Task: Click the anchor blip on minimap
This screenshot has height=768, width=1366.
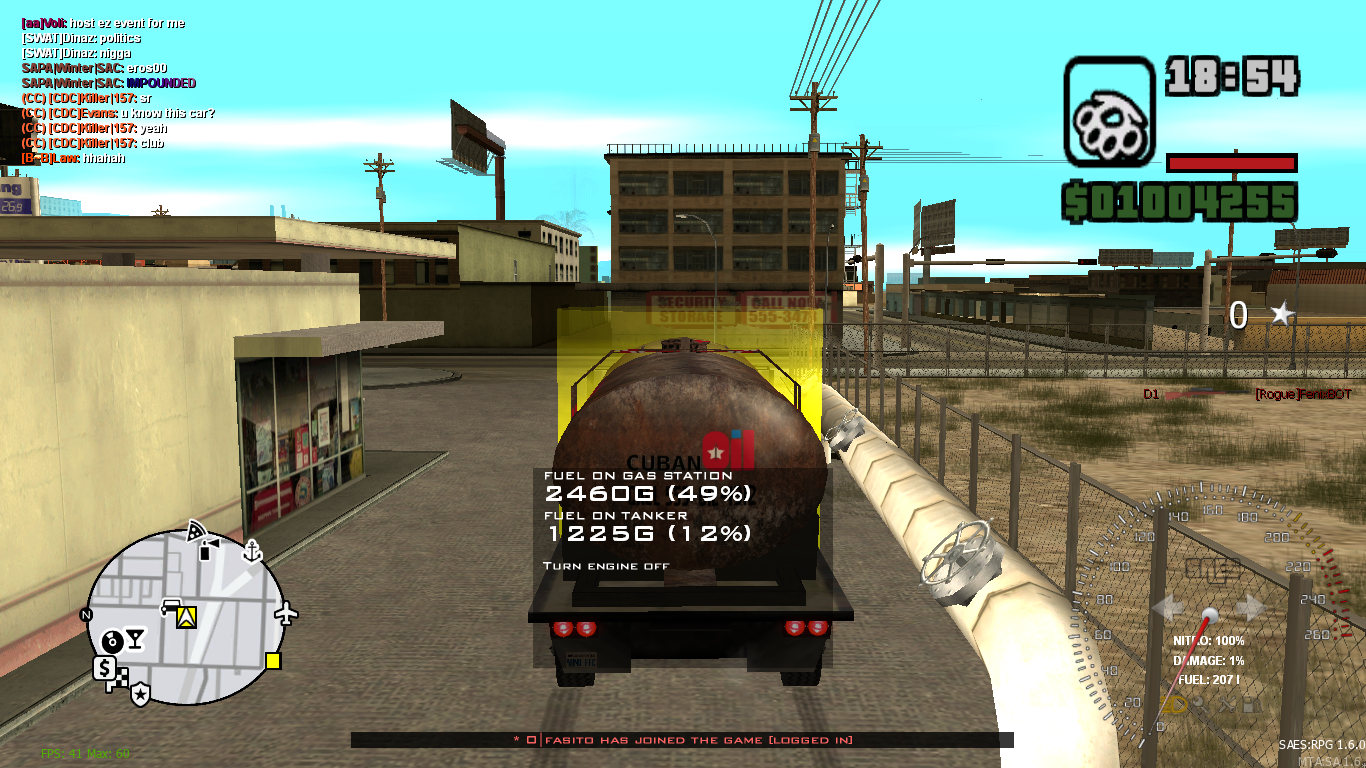Action: click(252, 551)
